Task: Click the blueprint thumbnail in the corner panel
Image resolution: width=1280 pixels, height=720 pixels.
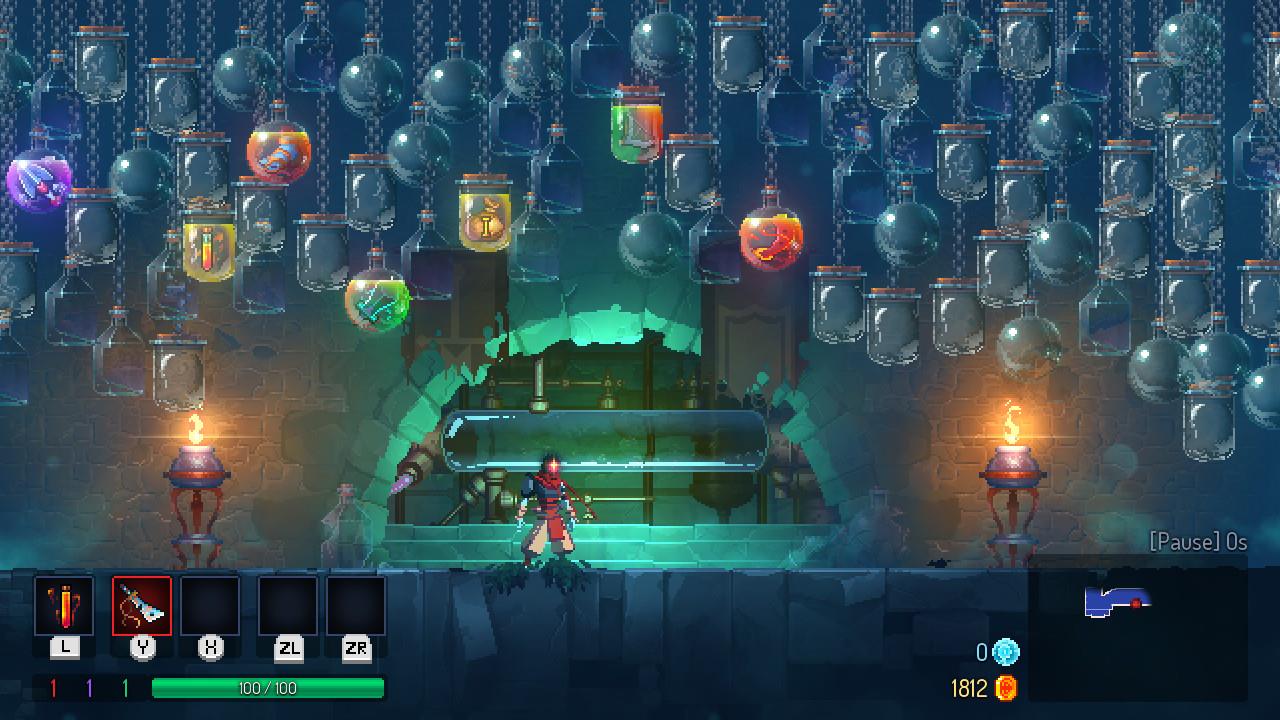Action: pos(1117,600)
